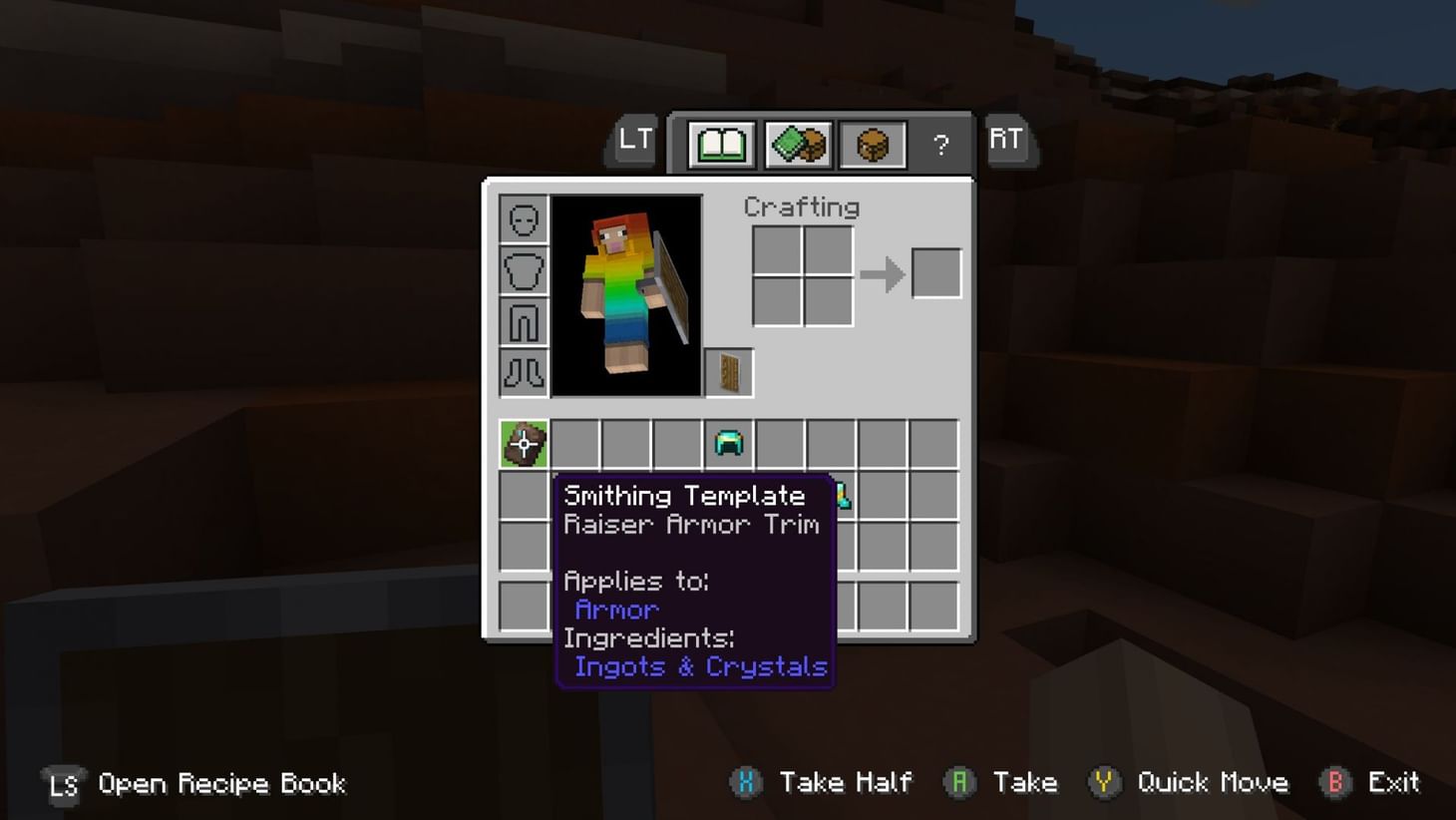Select the saddle equipment tab
The image size is (1456, 820).
point(871,143)
